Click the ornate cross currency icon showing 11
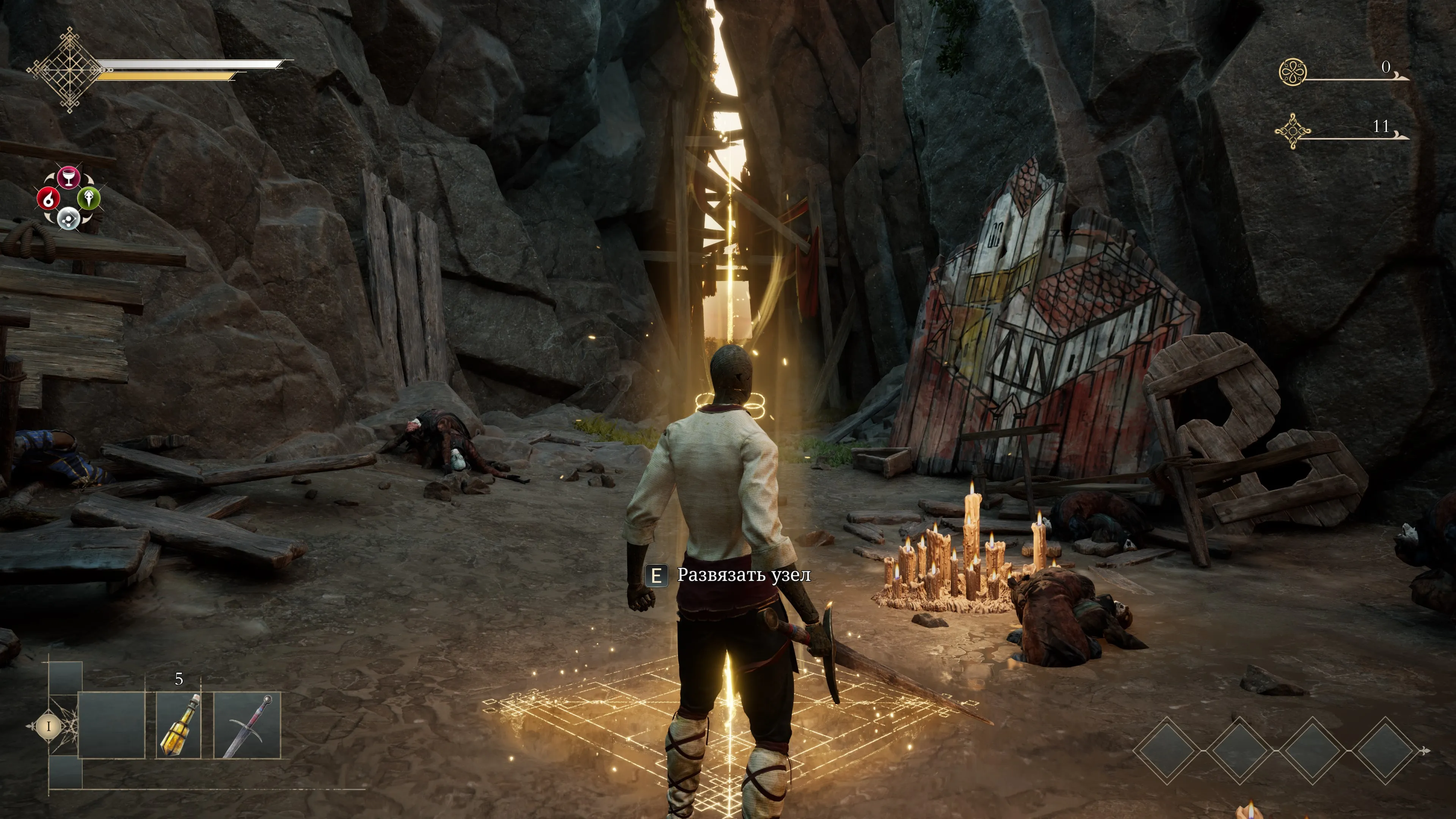Screen dimensions: 1456x819 click(x=1293, y=131)
